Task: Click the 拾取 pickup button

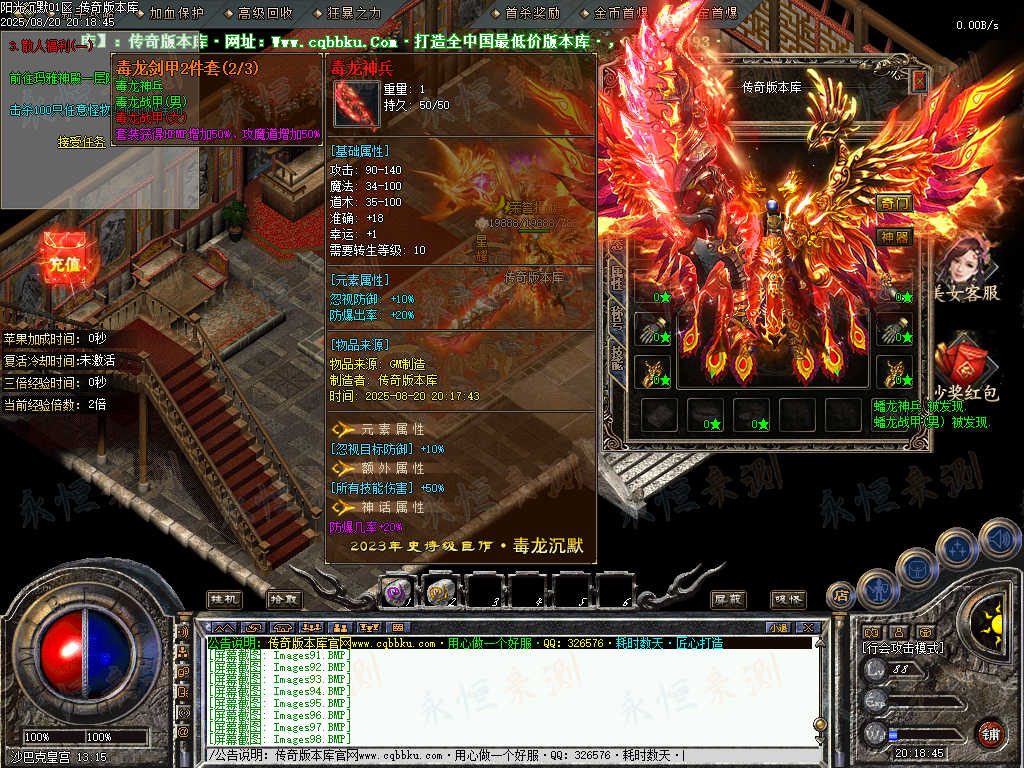Action: pyautogui.click(x=284, y=598)
